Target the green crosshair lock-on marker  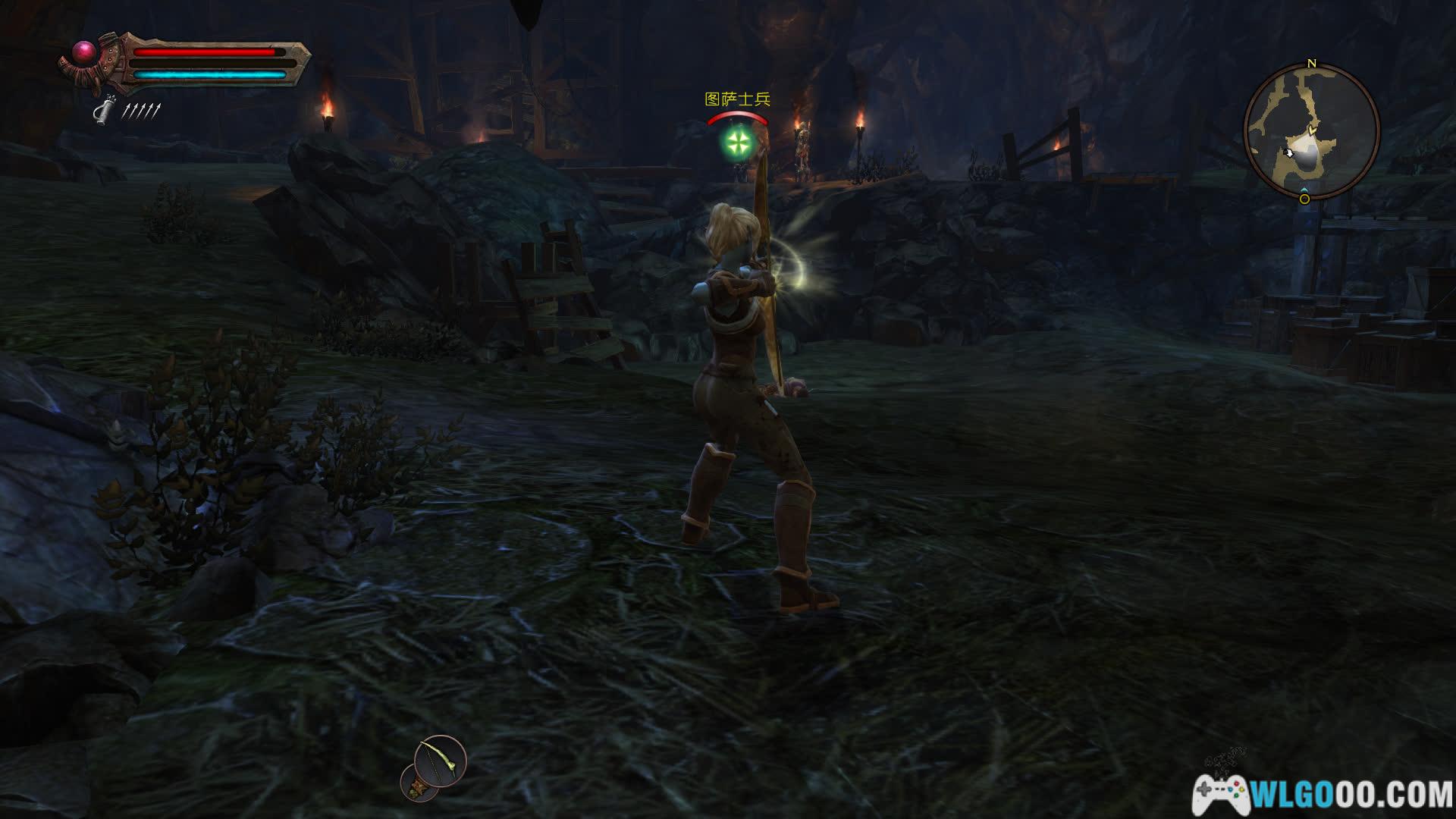736,141
